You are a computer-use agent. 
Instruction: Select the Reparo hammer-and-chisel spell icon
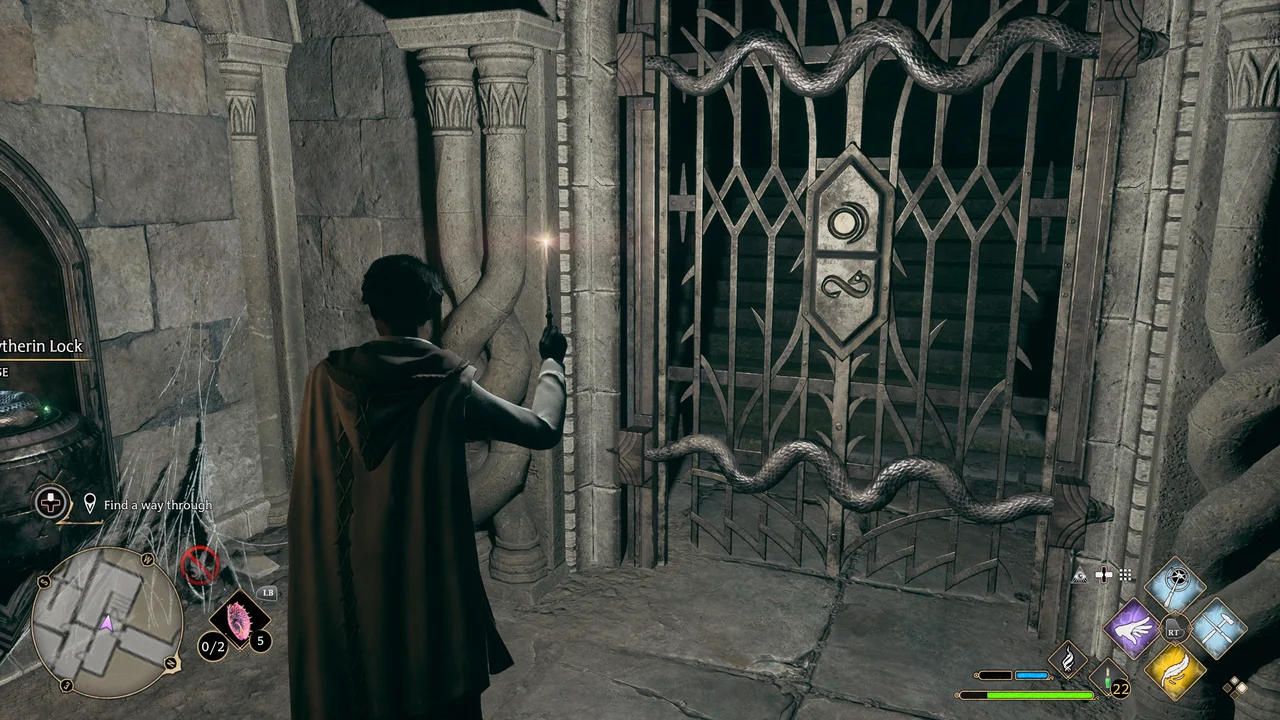coord(1218,630)
